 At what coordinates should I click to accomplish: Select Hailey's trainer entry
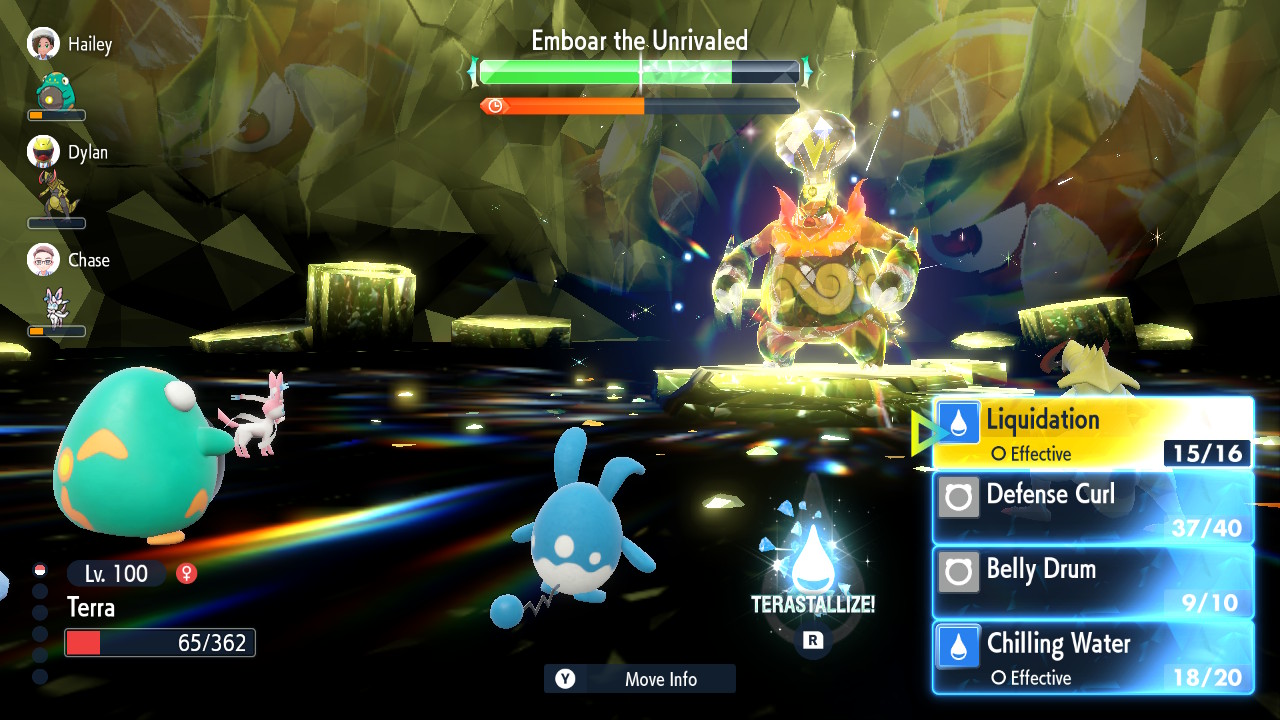[x=70, y=45]
